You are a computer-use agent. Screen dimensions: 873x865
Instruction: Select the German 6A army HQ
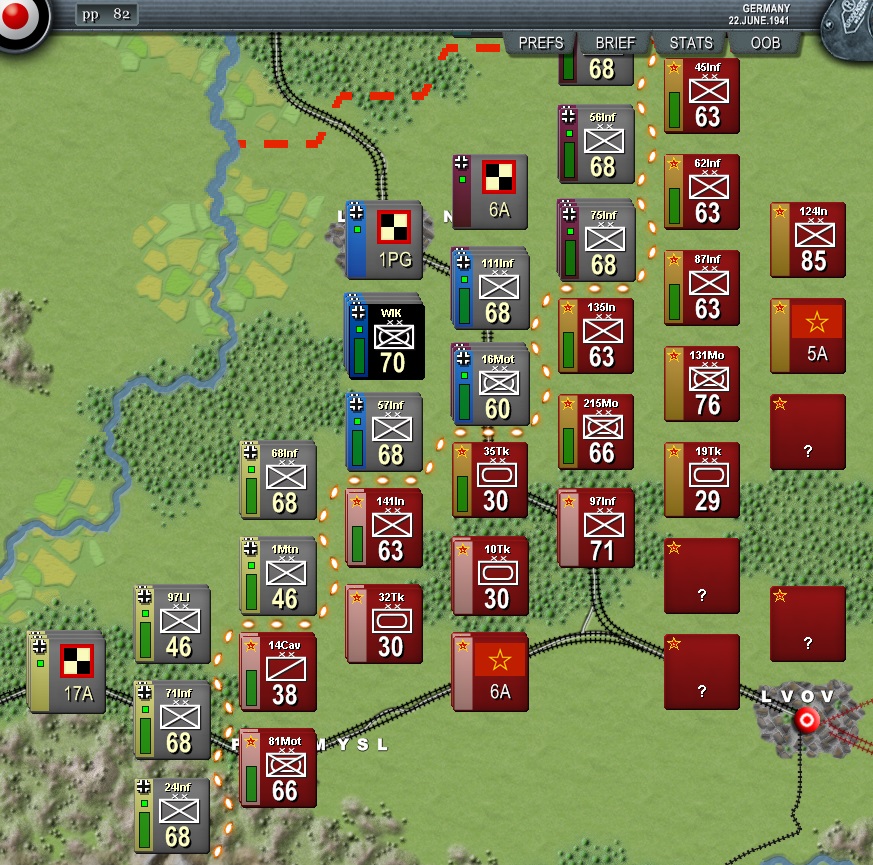(x=492, y=192)
